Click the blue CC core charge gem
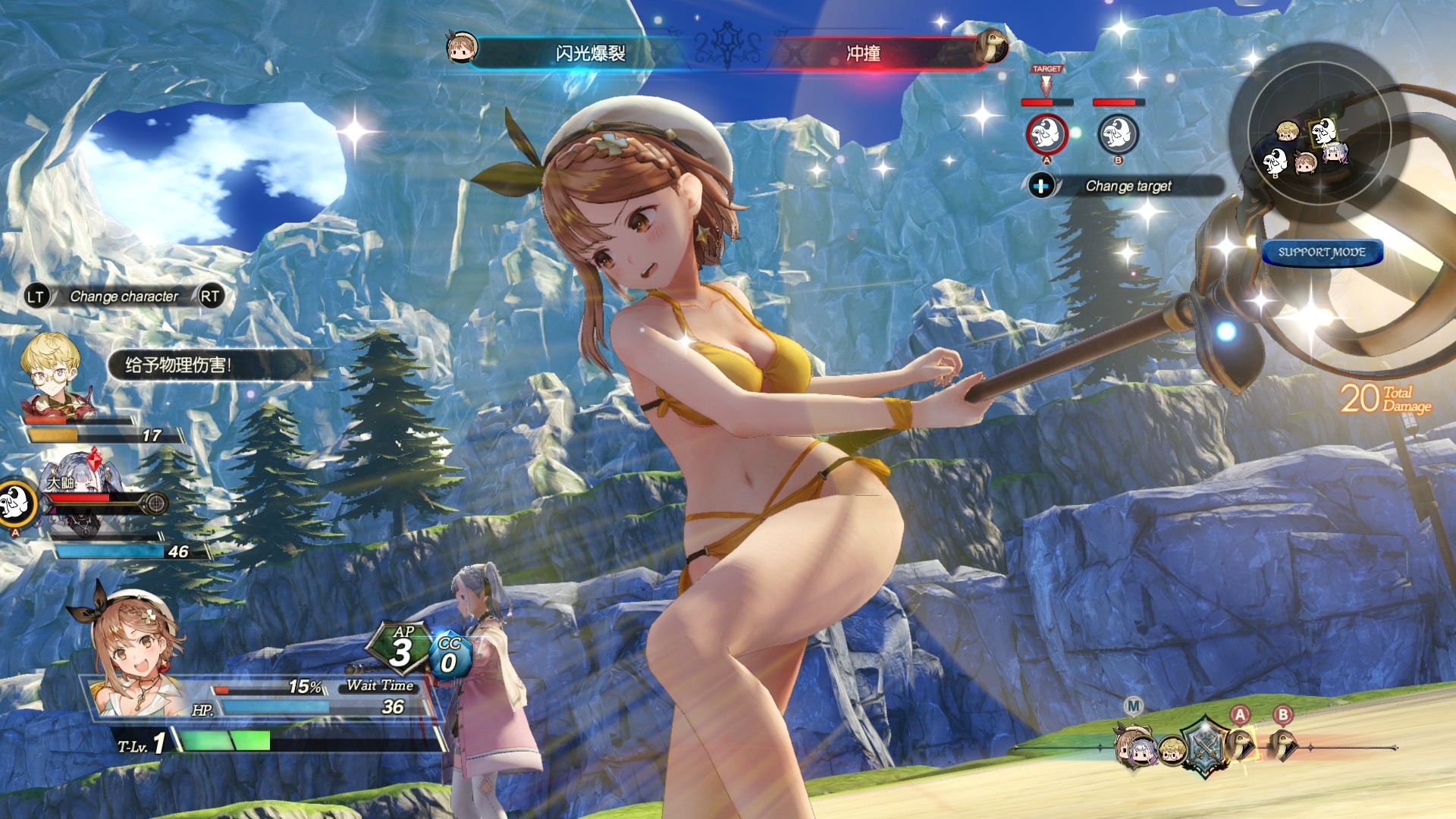This screenshot has height=819, width=1456. pyautogui.click(x=449, y=655)
